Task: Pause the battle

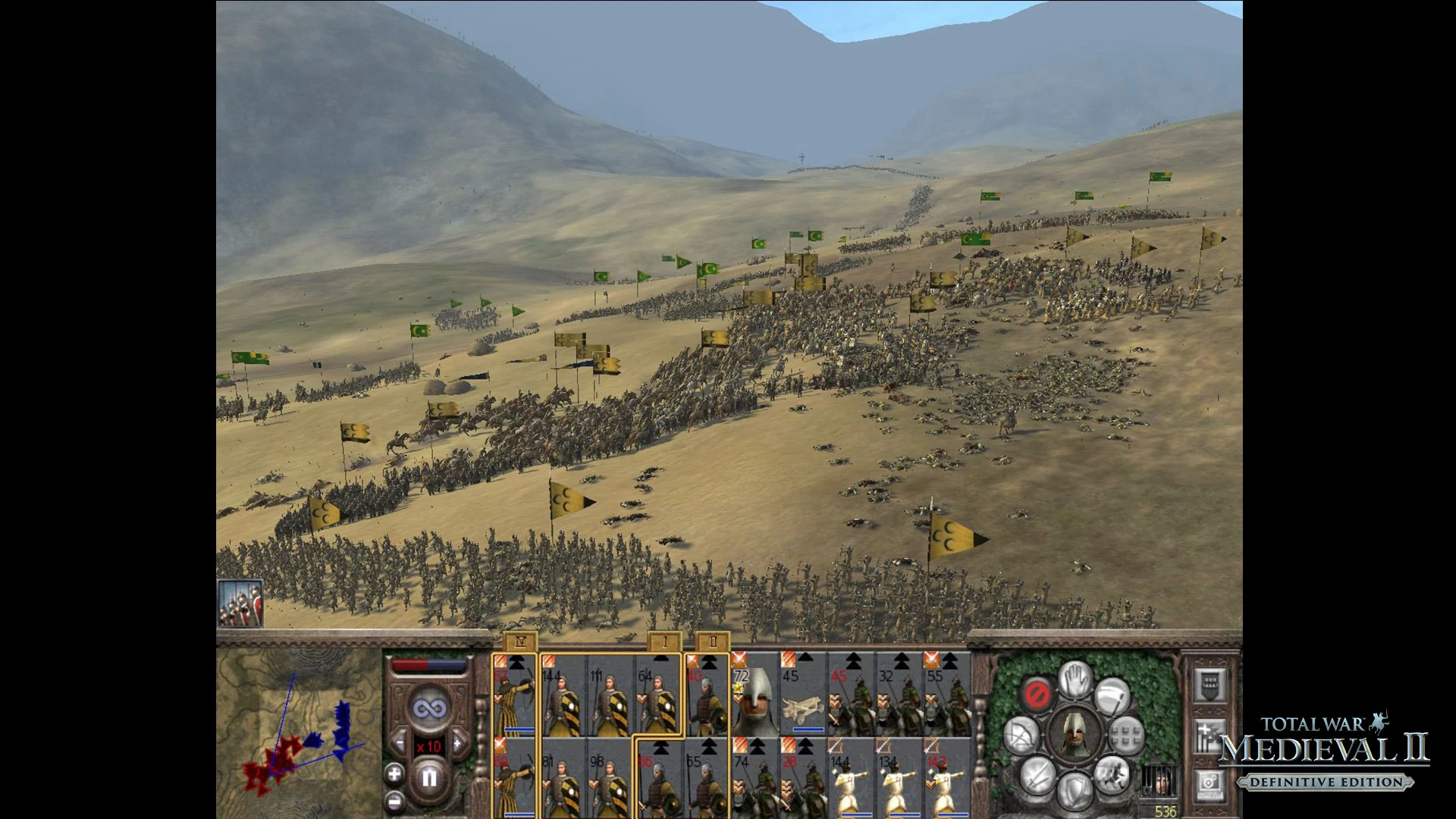Action: click(x=429, y=777)
